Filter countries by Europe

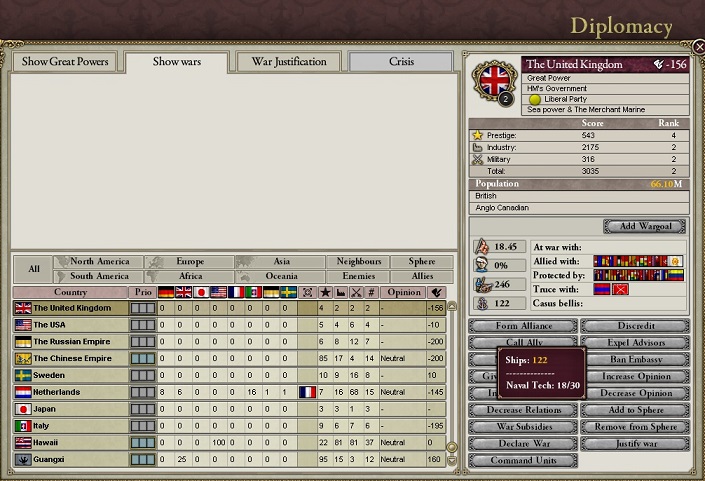point(189,262)
